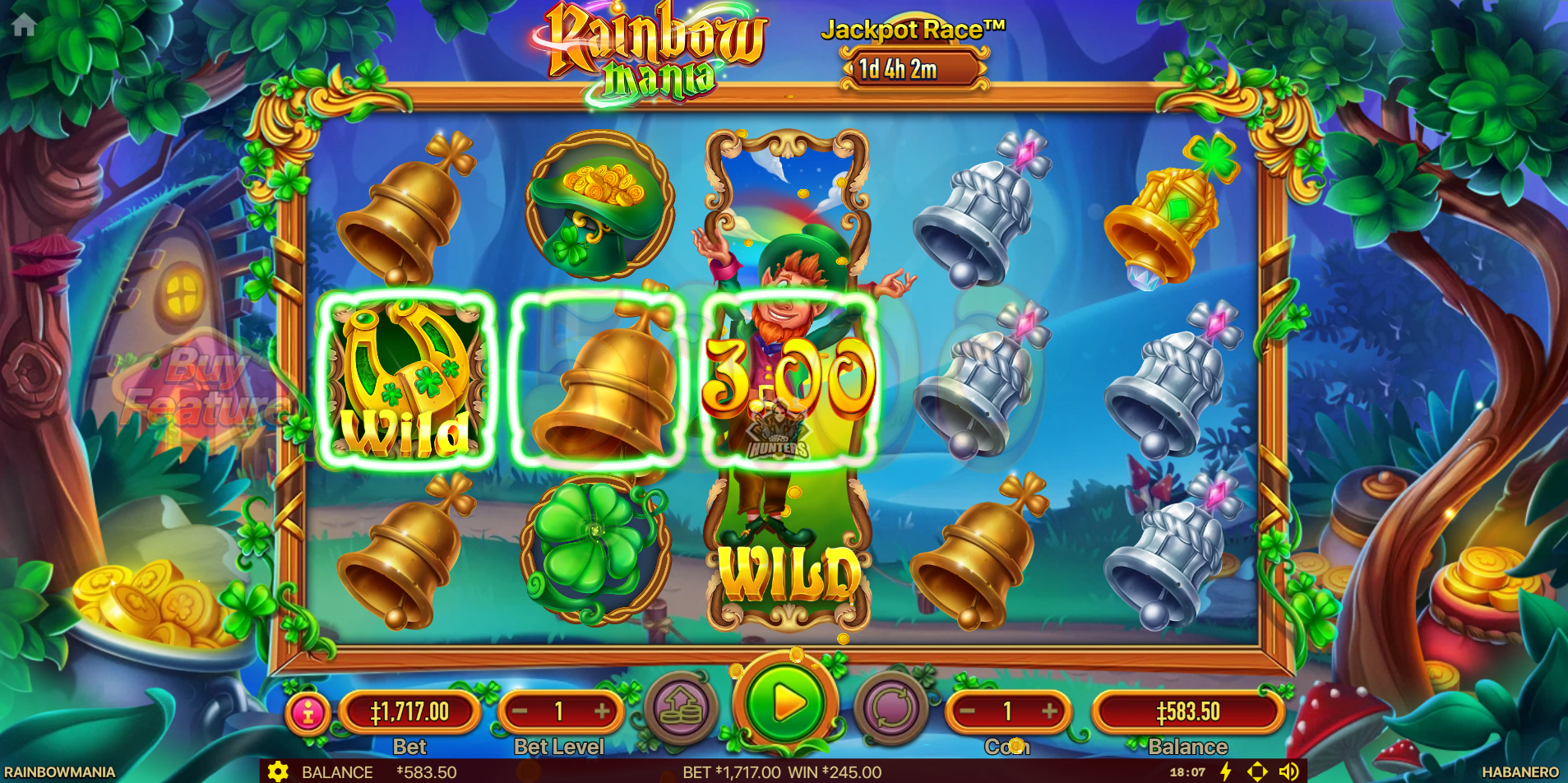The width and height of the screenshot is (1568, 783).
Task: Decrease the Bet Level with minus
Action: 520,711
